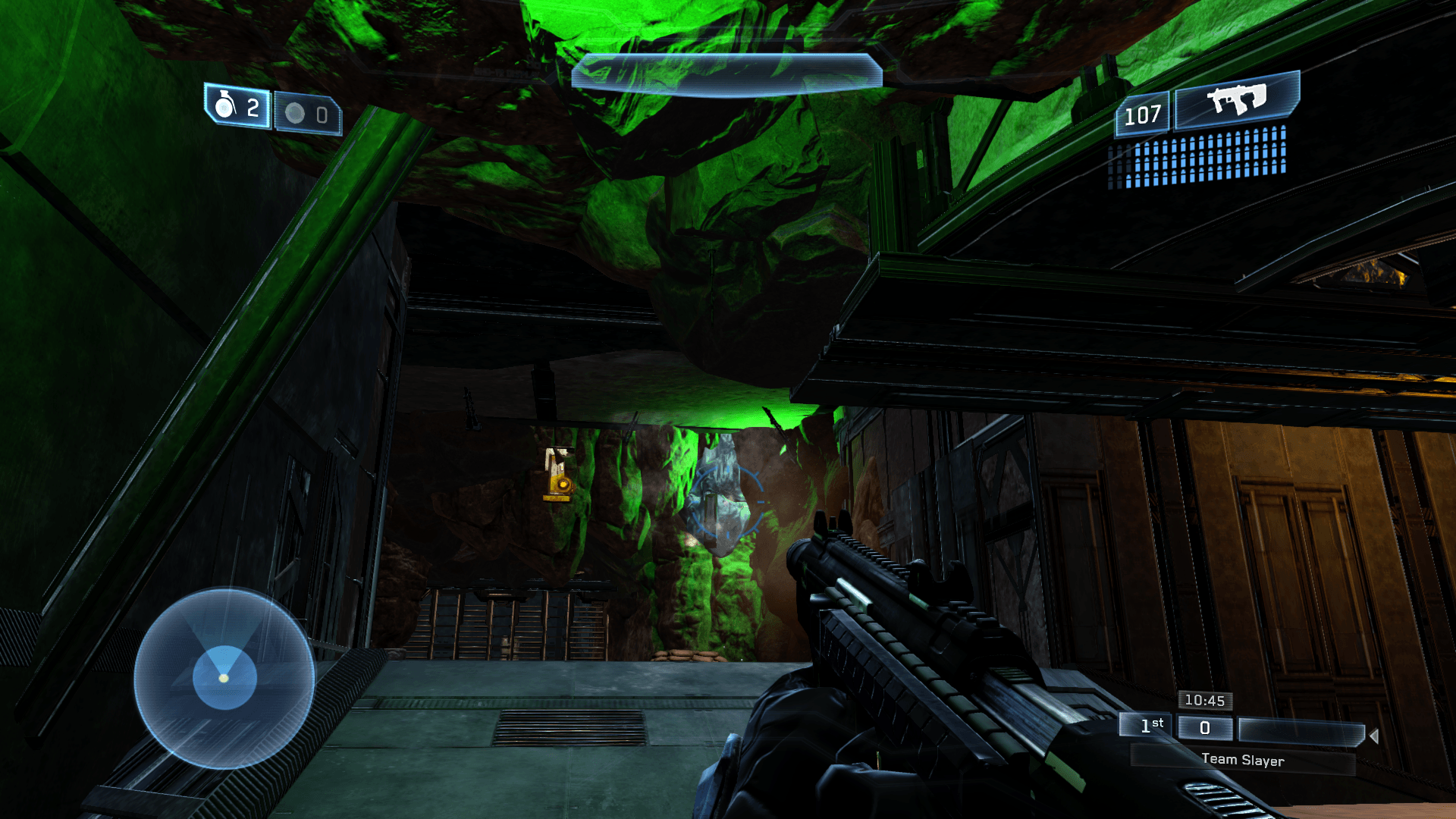
Task: Select the frag grenade icon
Action: click(225, 105)
